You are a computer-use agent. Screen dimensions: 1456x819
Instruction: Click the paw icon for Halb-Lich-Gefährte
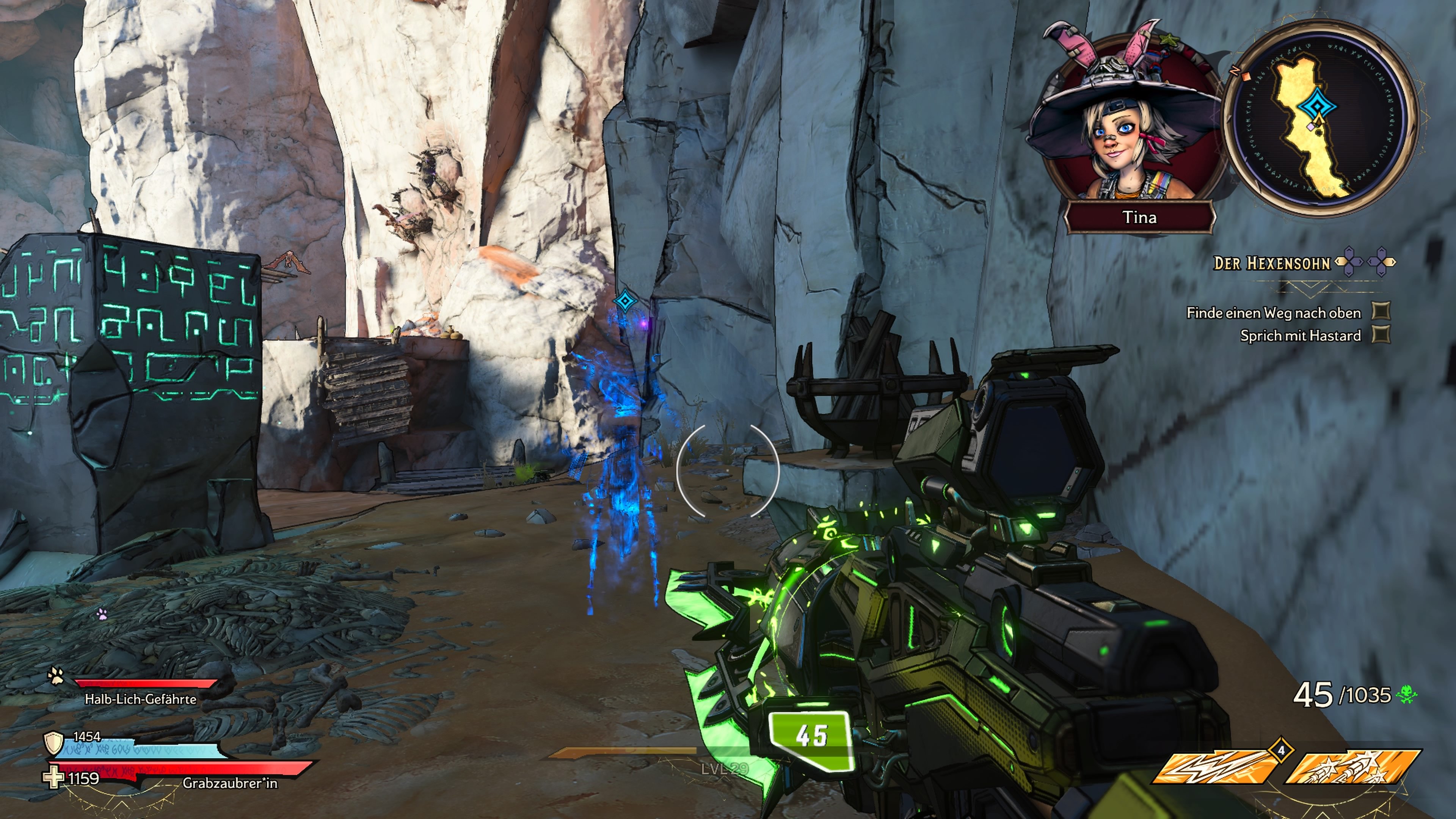(56, 675)
